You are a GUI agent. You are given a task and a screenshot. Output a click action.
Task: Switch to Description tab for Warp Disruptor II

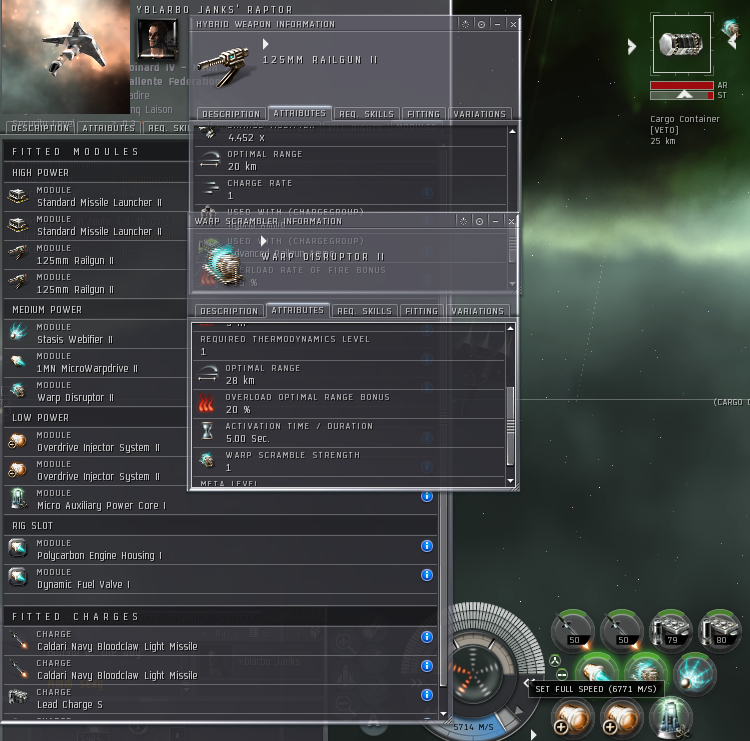(x=229, y=311)
